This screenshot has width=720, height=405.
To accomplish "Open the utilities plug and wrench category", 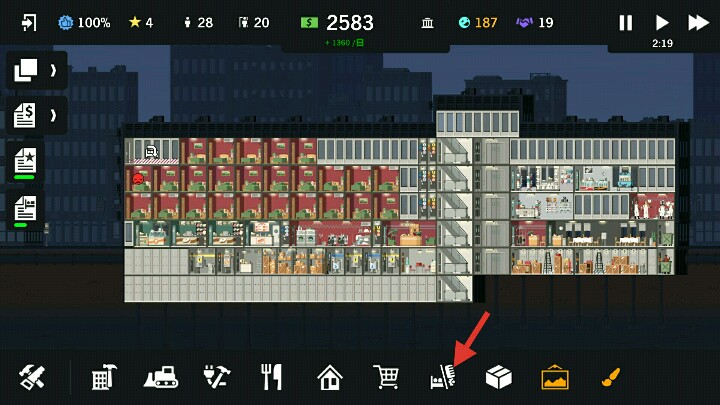I will [x=216, y=377].
